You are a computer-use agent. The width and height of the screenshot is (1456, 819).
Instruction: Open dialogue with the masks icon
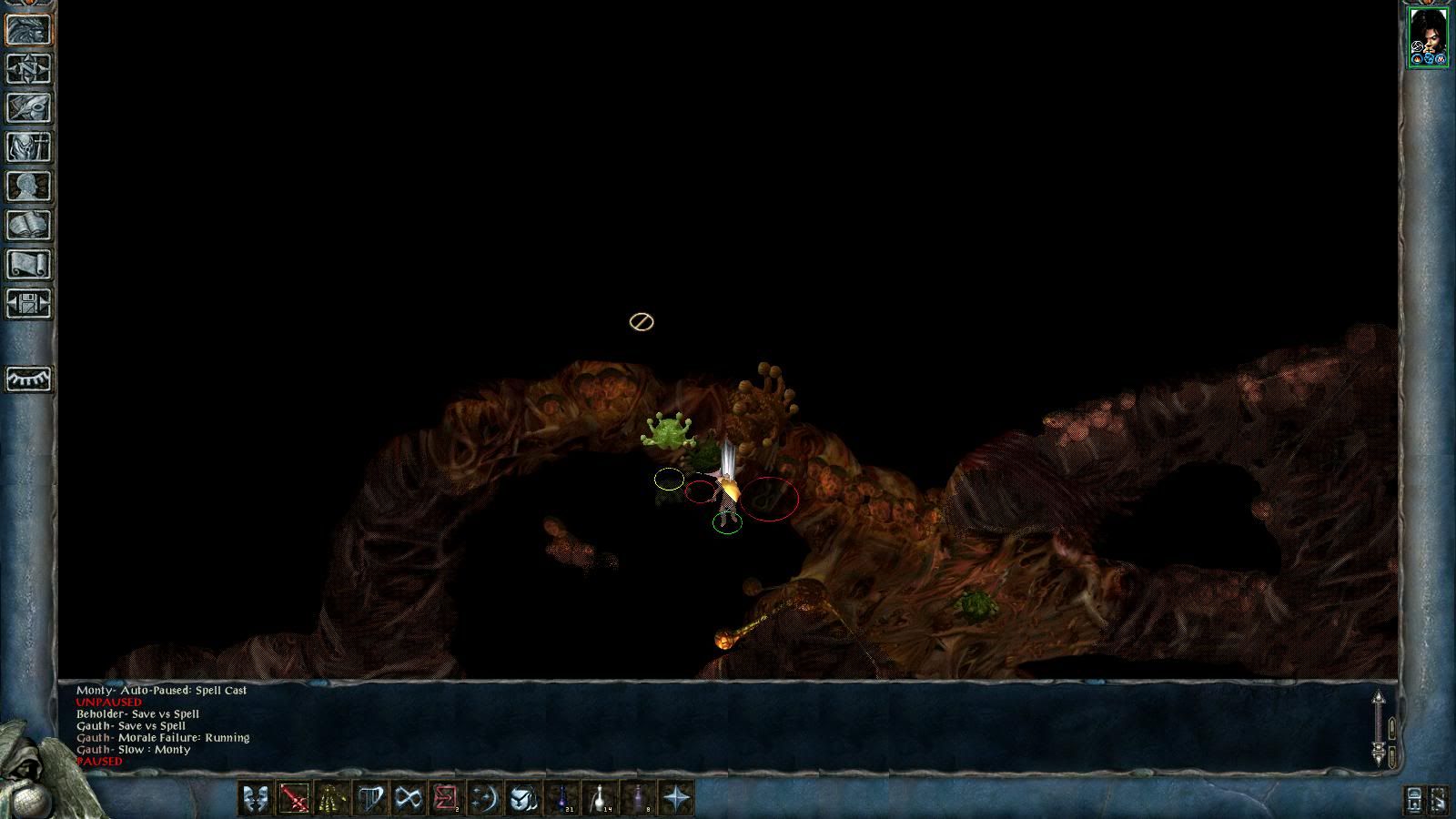(256, 798)
